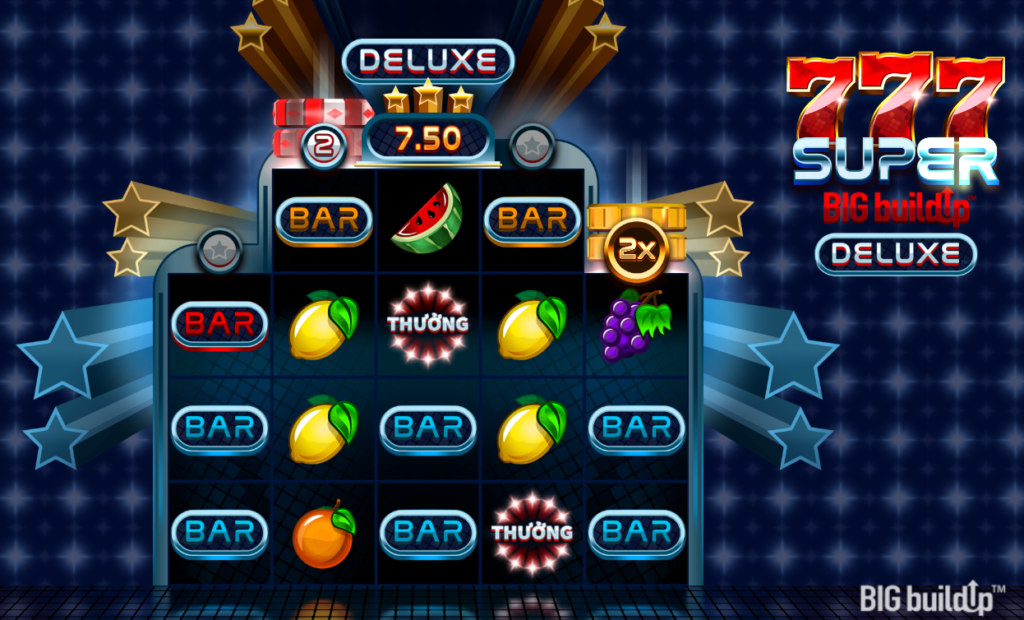Select the red BAR symbol
Image resolution: width=1024 pixels, height=620 pixels.
220,323
